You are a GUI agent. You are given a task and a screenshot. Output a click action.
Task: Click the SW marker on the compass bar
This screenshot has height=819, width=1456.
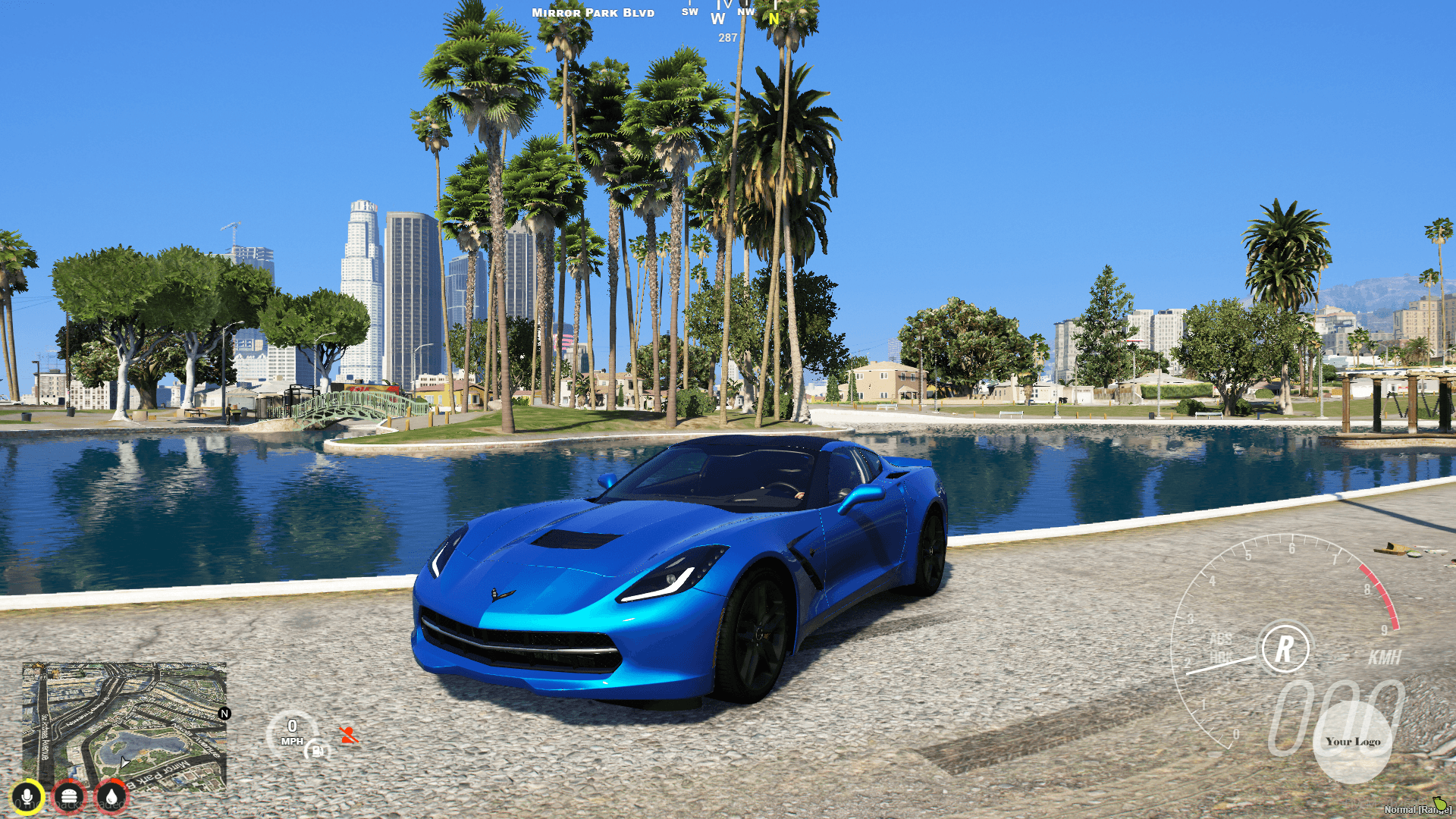[x=689, y=13]
